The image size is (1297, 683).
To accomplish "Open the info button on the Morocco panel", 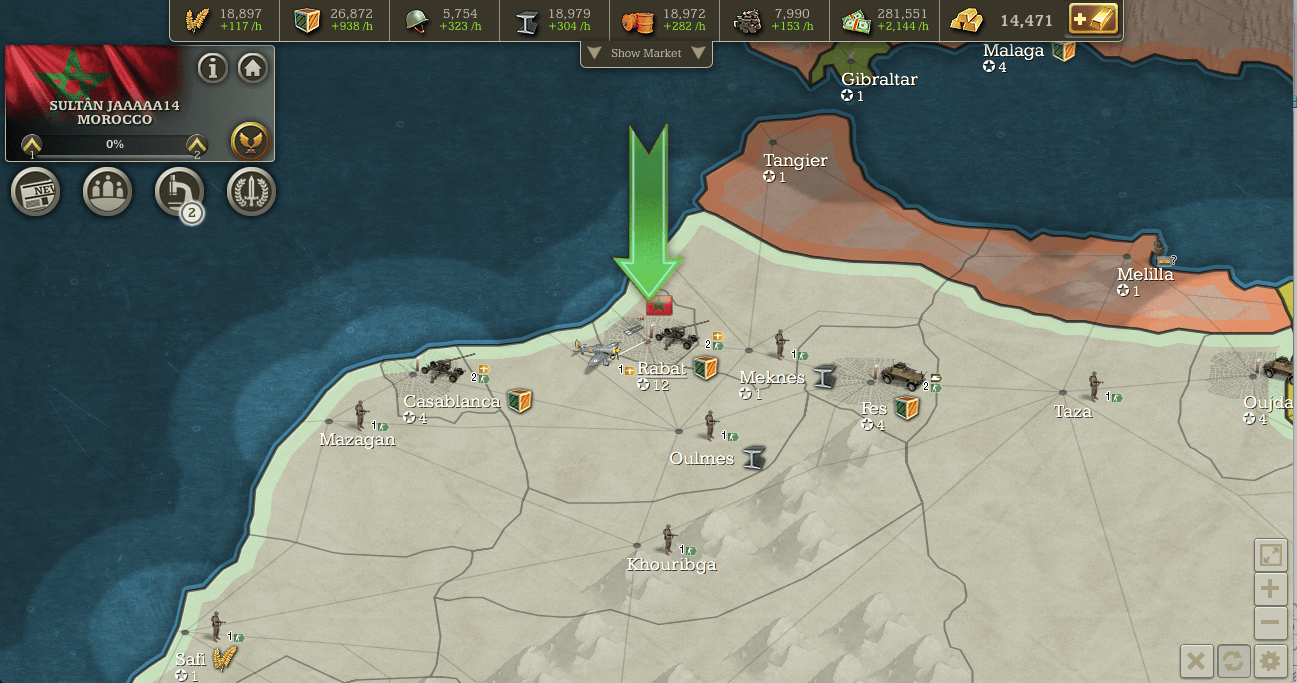I will 213,68.
